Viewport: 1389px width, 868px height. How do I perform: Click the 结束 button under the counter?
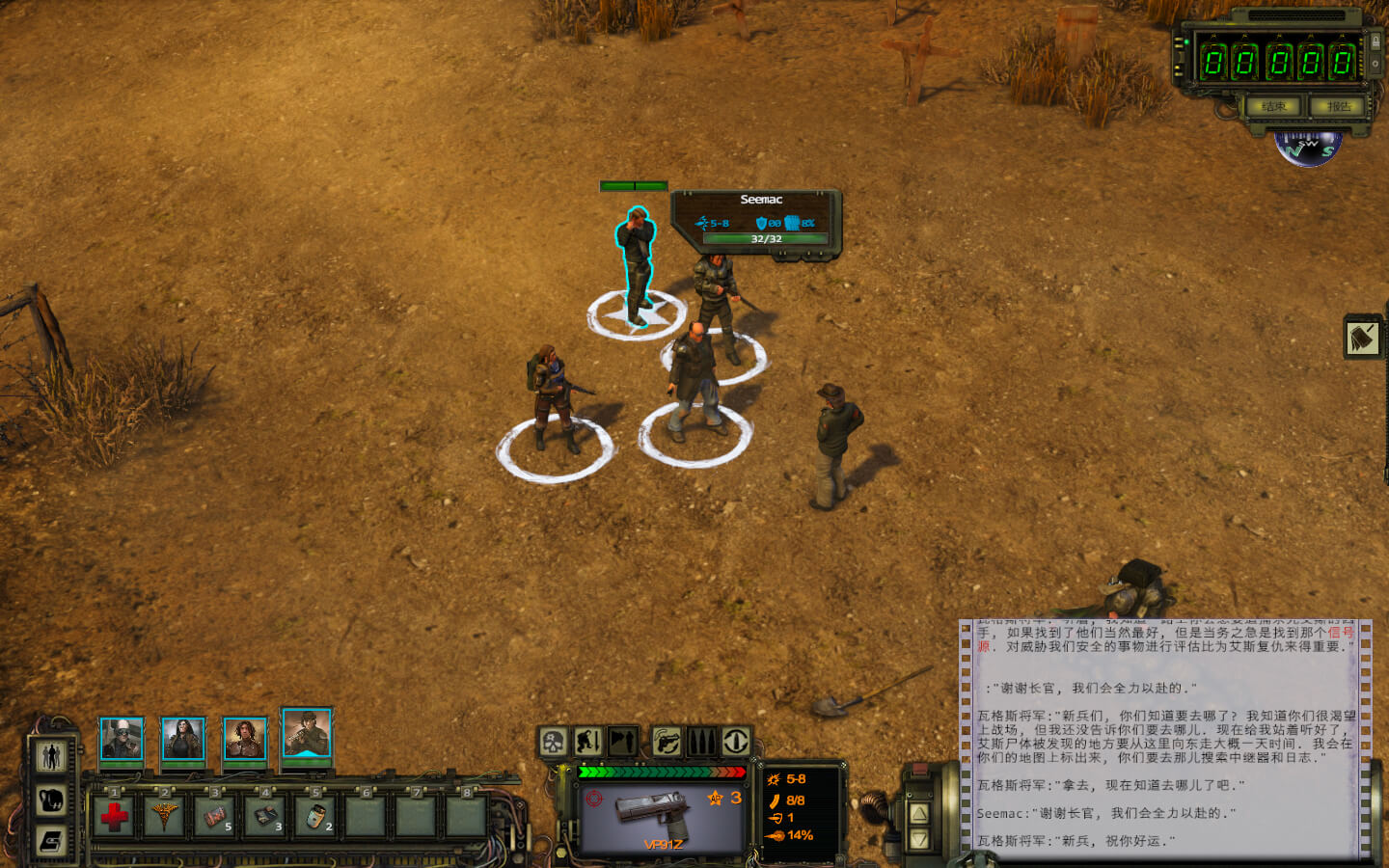tap(1273, 106)
